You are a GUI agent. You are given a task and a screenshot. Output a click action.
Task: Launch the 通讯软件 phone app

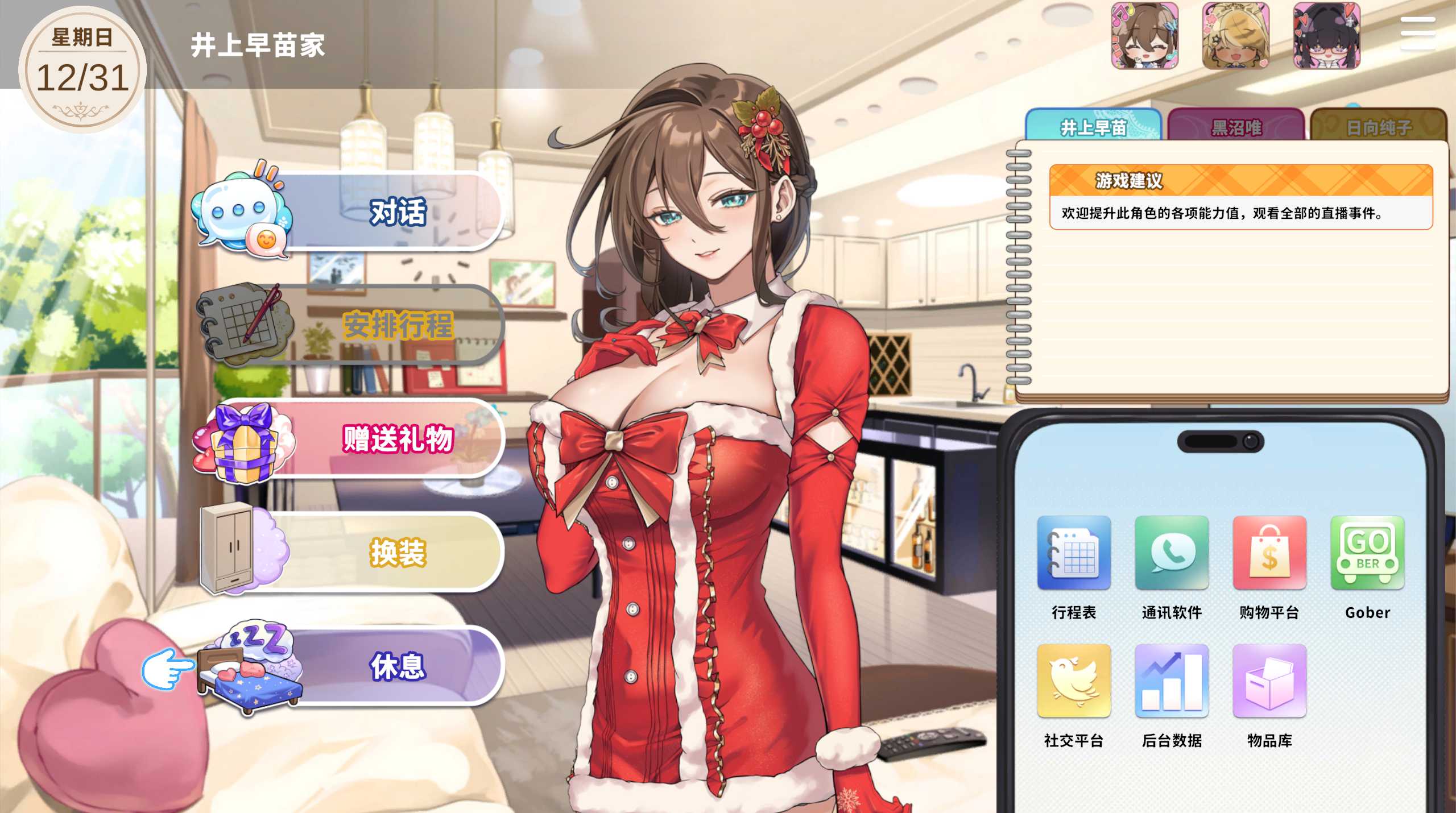click(1172, 553)
